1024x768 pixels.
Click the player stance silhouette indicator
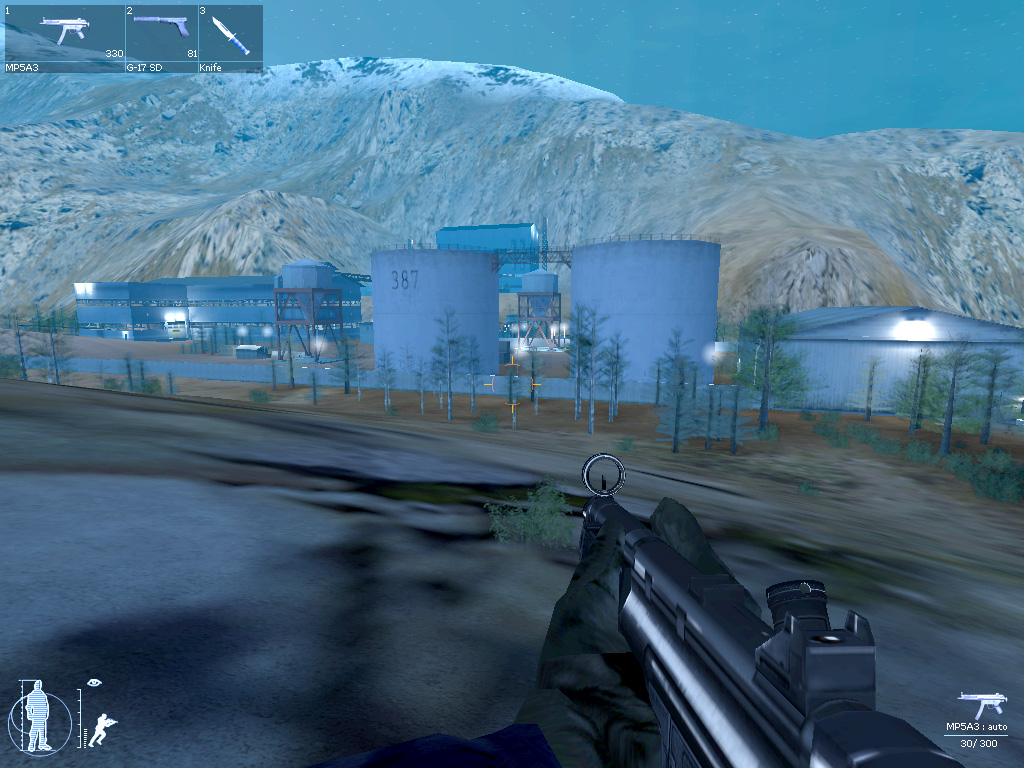pyautogui.click(x=39, y=716)
